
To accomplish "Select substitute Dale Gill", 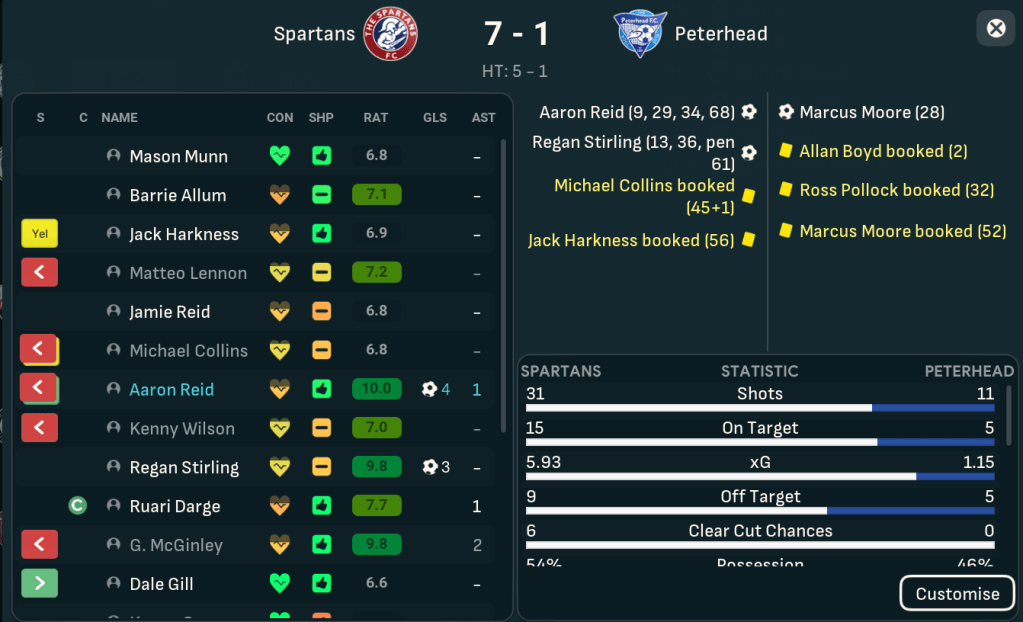I will coord(162,585).
